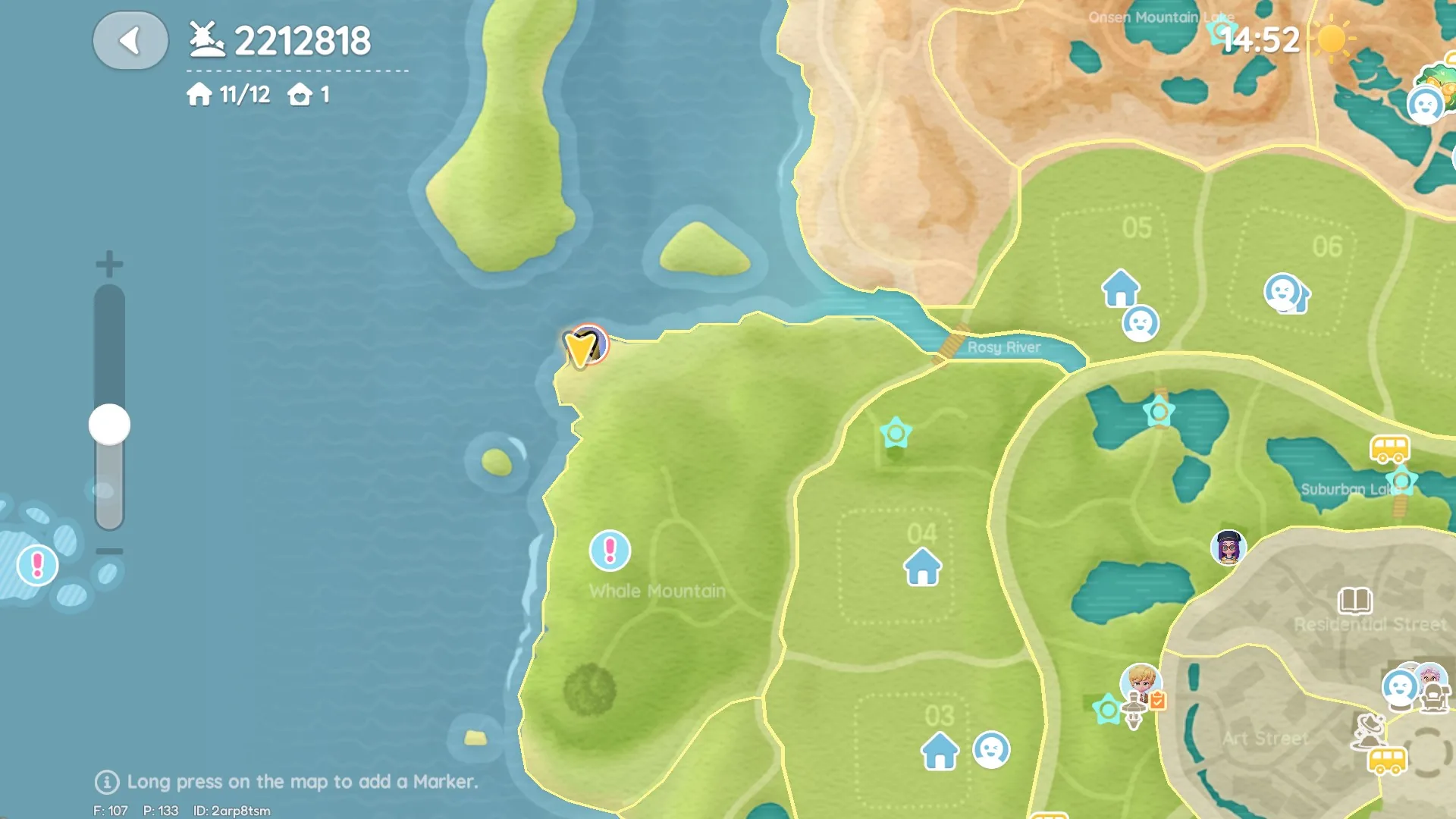Select the star marker west of plot 04

896,433
